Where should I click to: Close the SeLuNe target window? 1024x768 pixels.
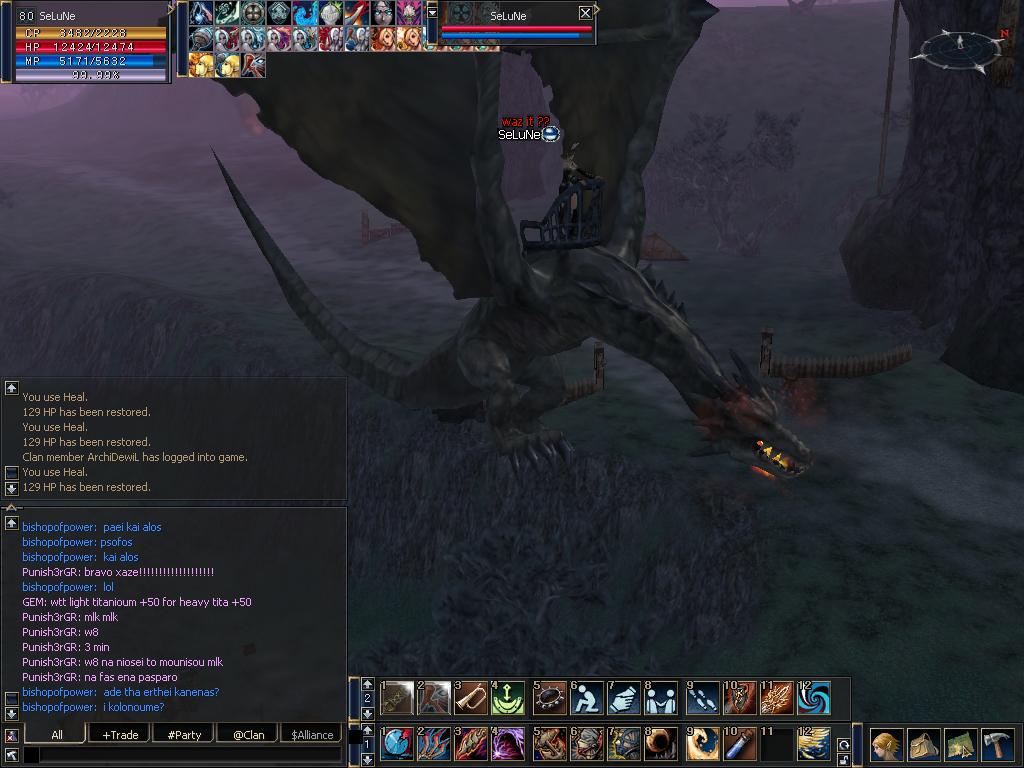[585, 13]
